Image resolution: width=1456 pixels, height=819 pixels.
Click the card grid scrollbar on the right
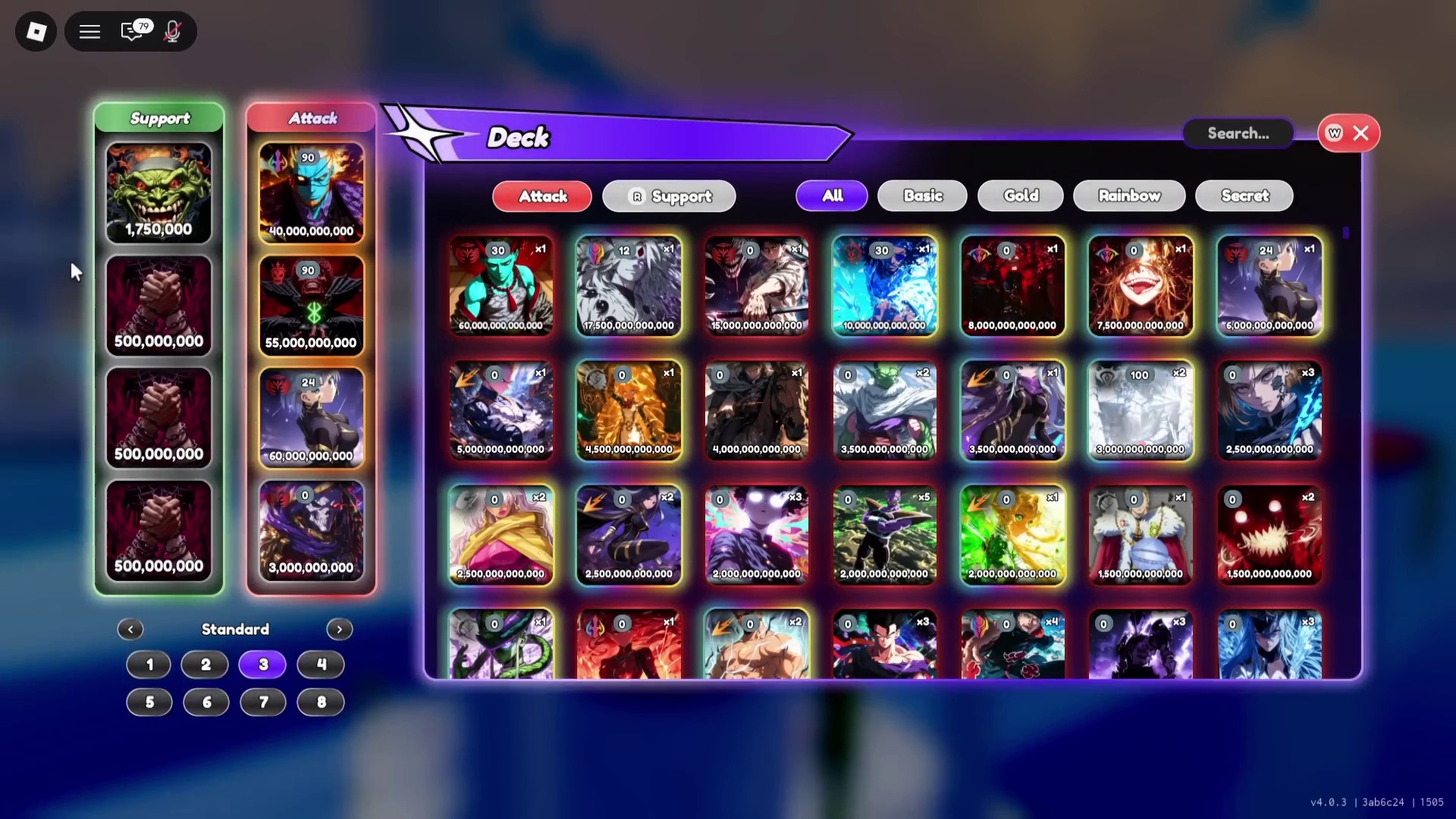[x=1345, y=234]
